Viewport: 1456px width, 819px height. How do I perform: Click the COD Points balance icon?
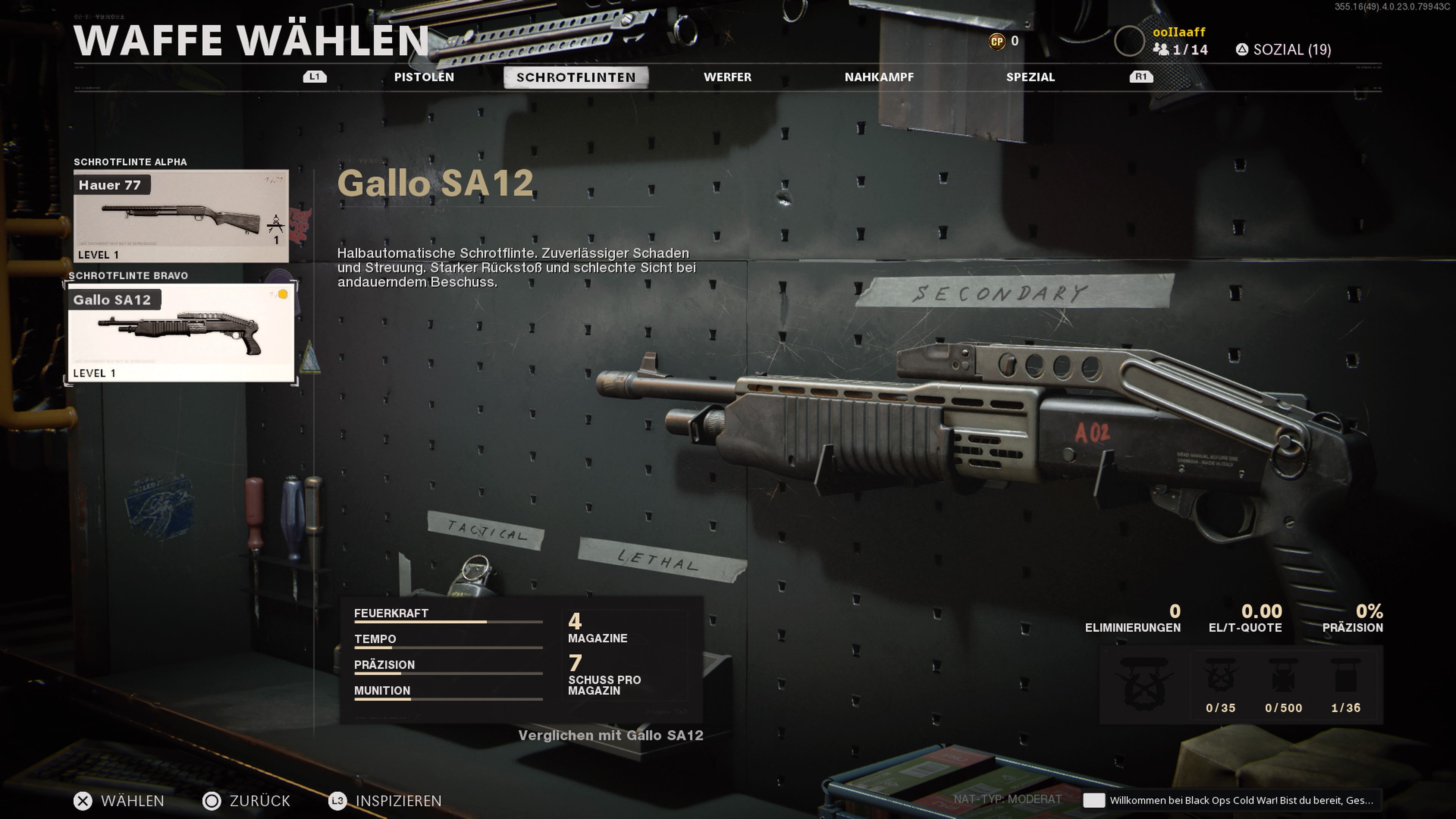tap(996, 41)
